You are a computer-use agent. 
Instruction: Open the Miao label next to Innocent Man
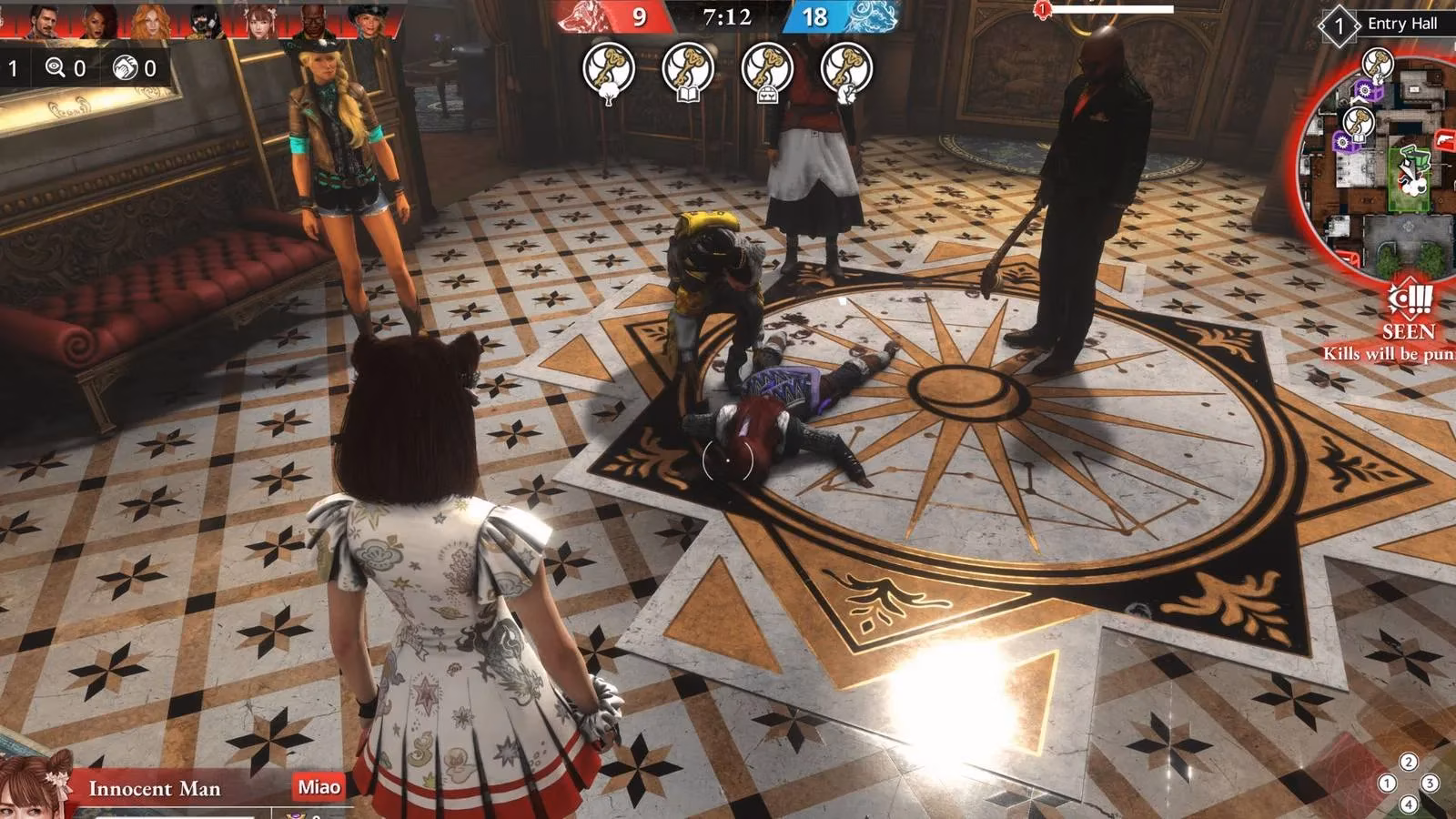(x=317, y=787)
